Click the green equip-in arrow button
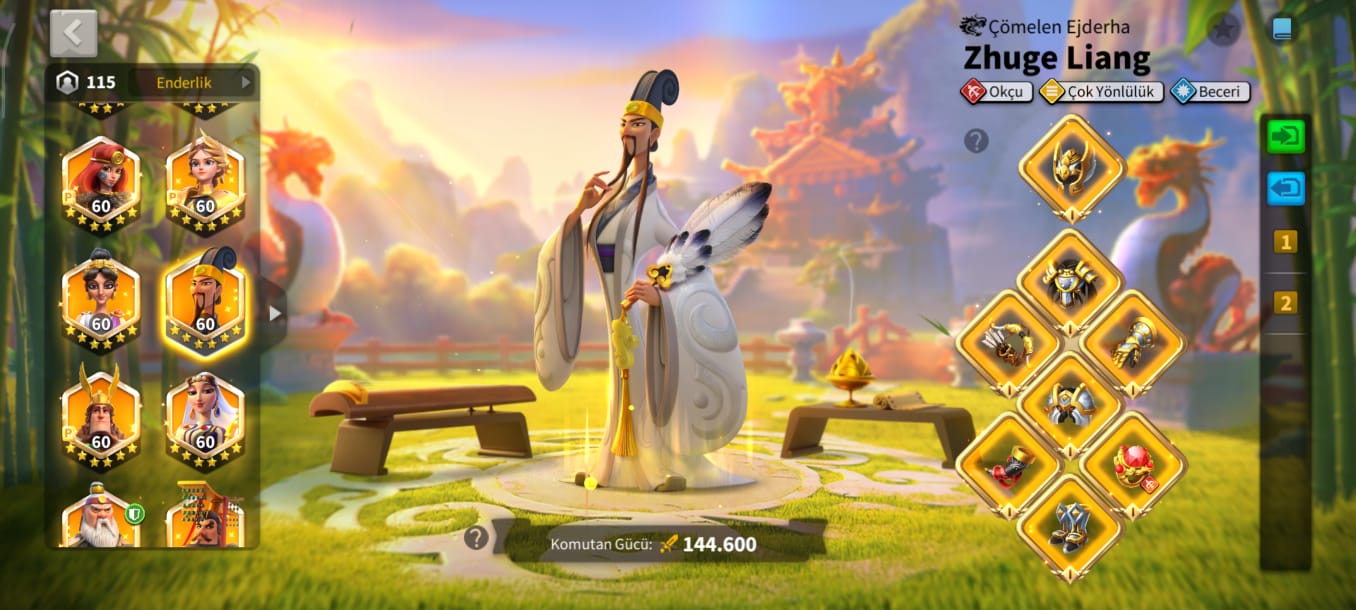The width and height of the screenshot is (1356, 610). click(1286, 136)
